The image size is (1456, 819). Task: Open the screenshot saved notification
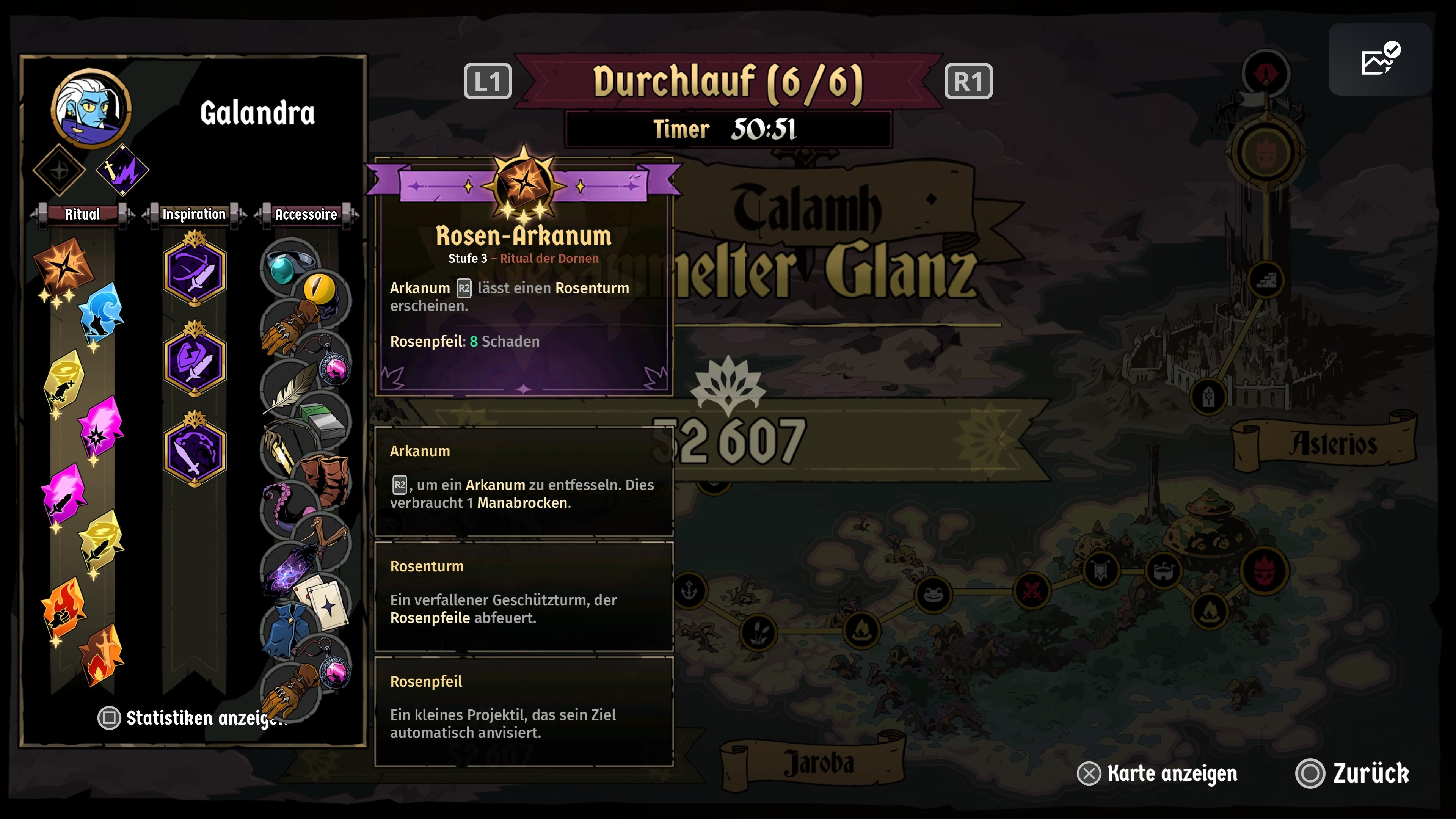(x=1379, y=60)
